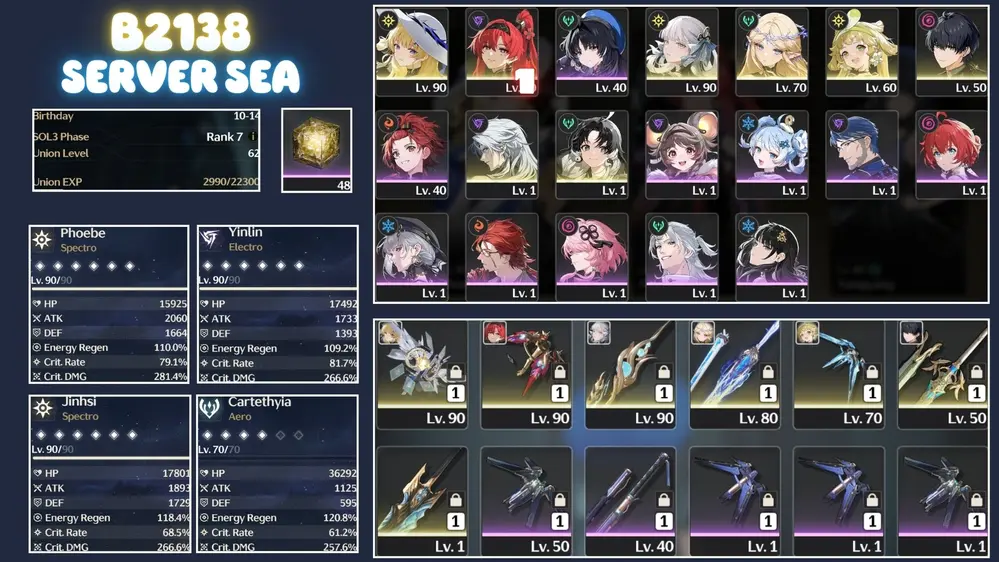Screen dimensions: 999x562
Task: Pick the blonde white-hat character portrait Lv. 90
Action: click(x=412, y=52)
